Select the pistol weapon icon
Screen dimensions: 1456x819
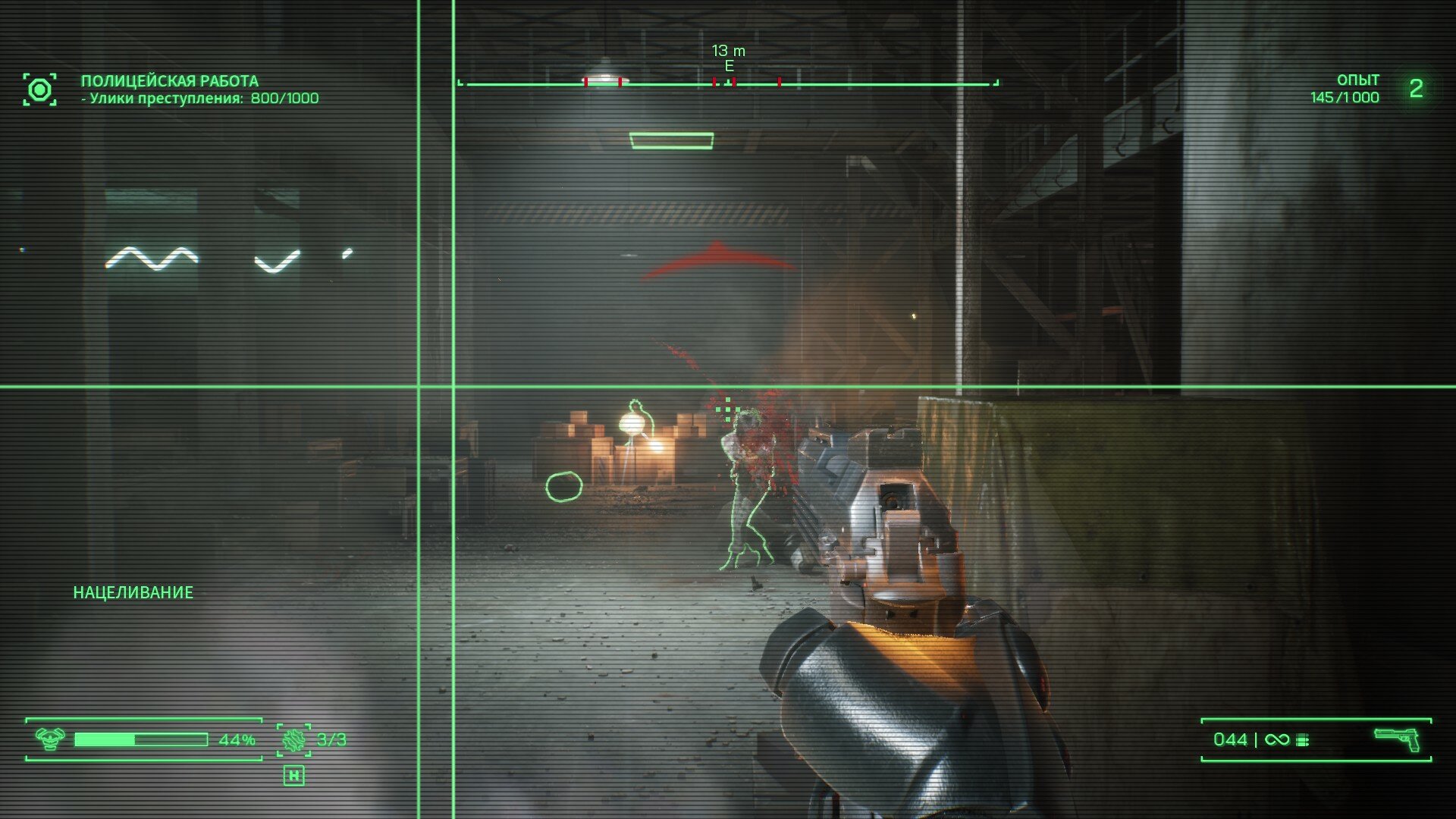[x=1397, y=738]
